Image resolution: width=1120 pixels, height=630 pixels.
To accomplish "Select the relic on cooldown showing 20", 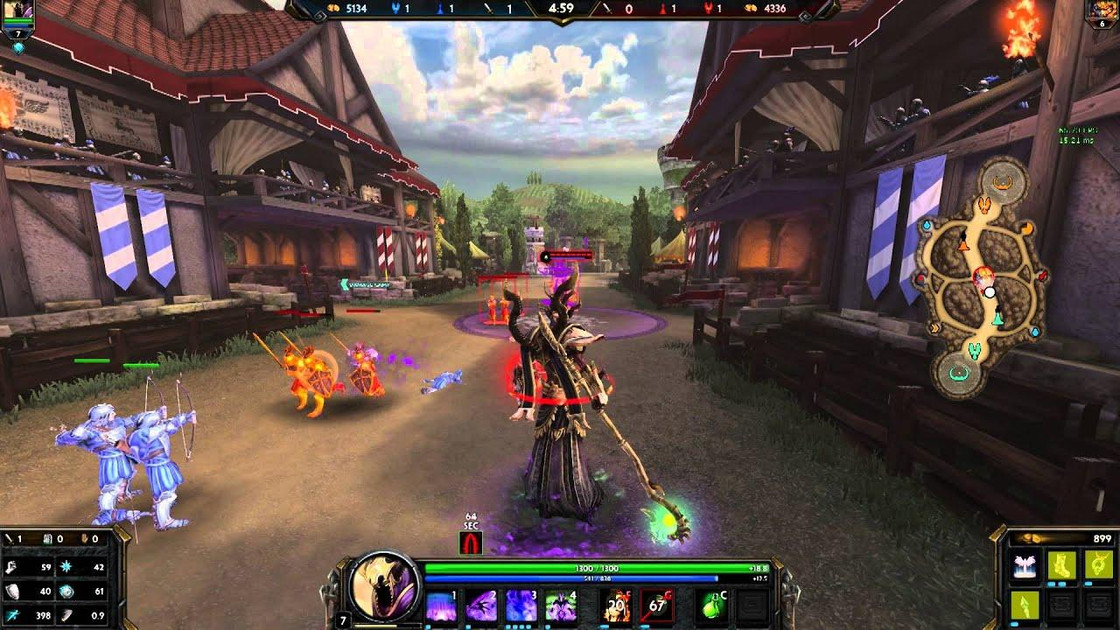I will (618, 606).
